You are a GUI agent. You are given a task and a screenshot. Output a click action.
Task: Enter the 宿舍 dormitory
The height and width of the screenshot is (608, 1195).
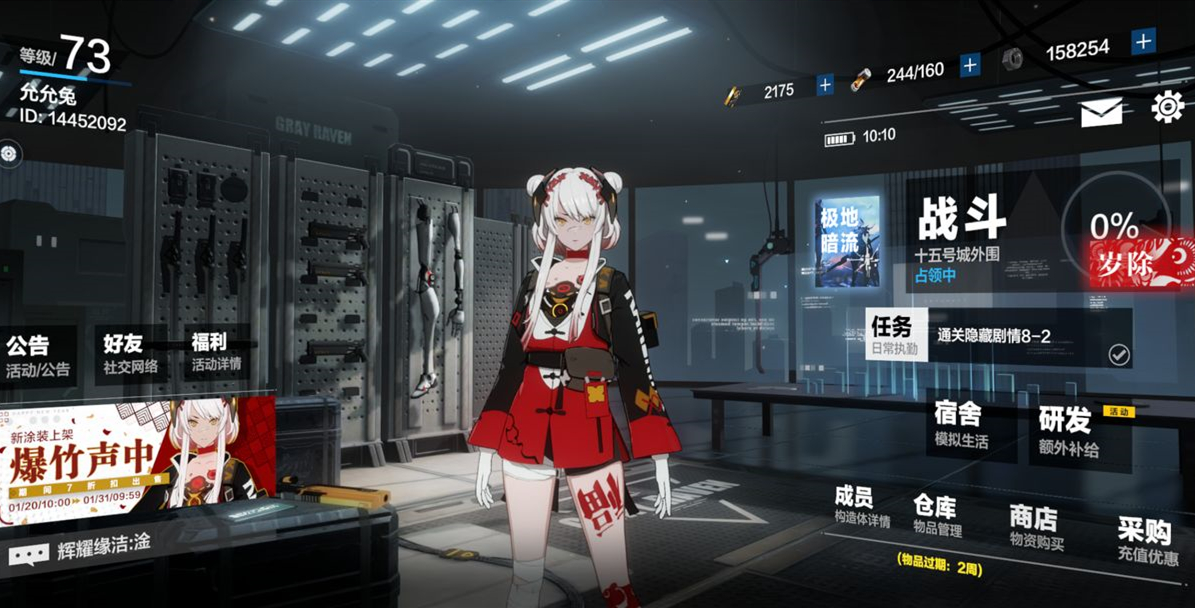point(958,425)
